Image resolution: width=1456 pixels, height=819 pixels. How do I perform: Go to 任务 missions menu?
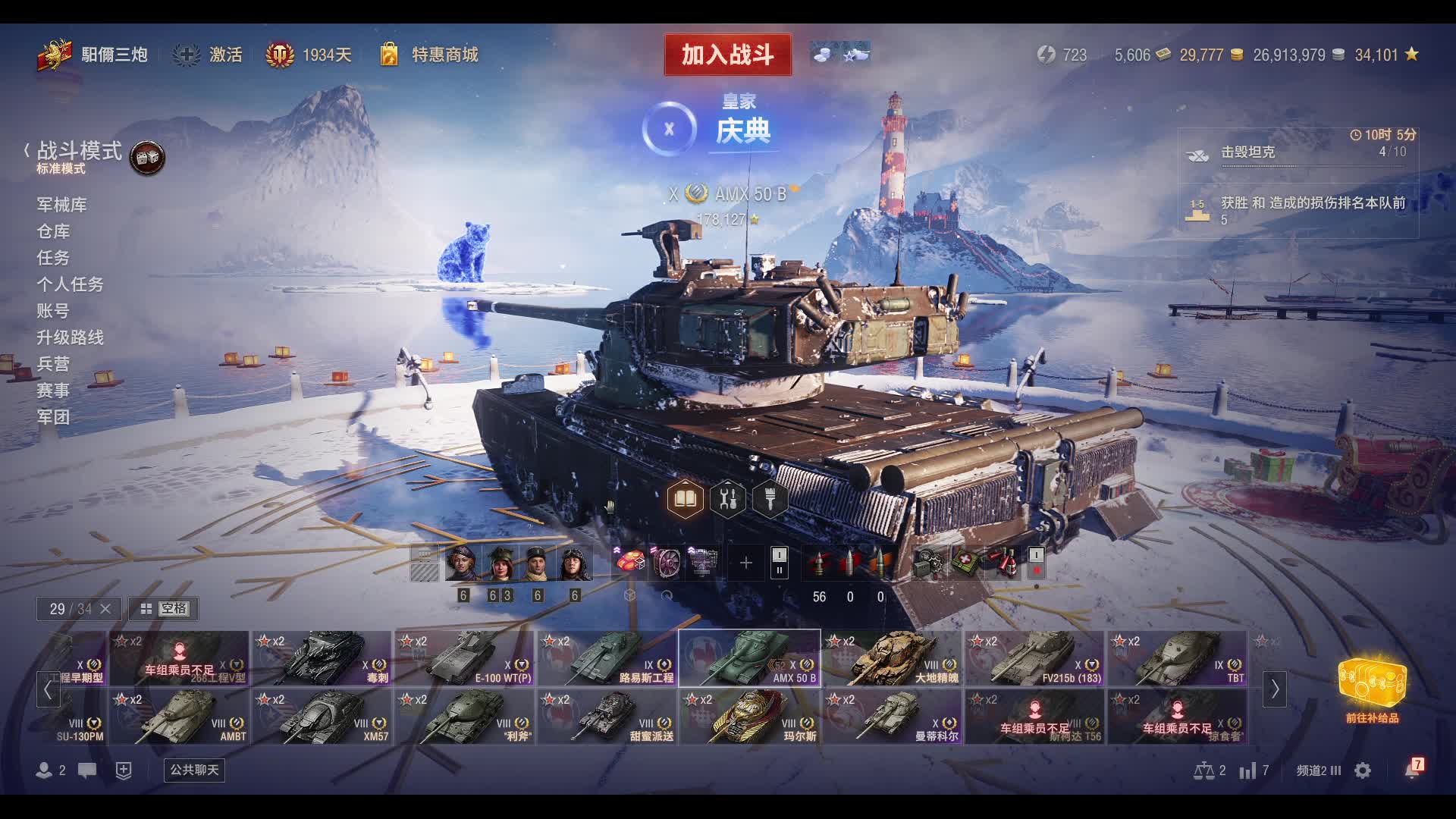click(53, 258)
